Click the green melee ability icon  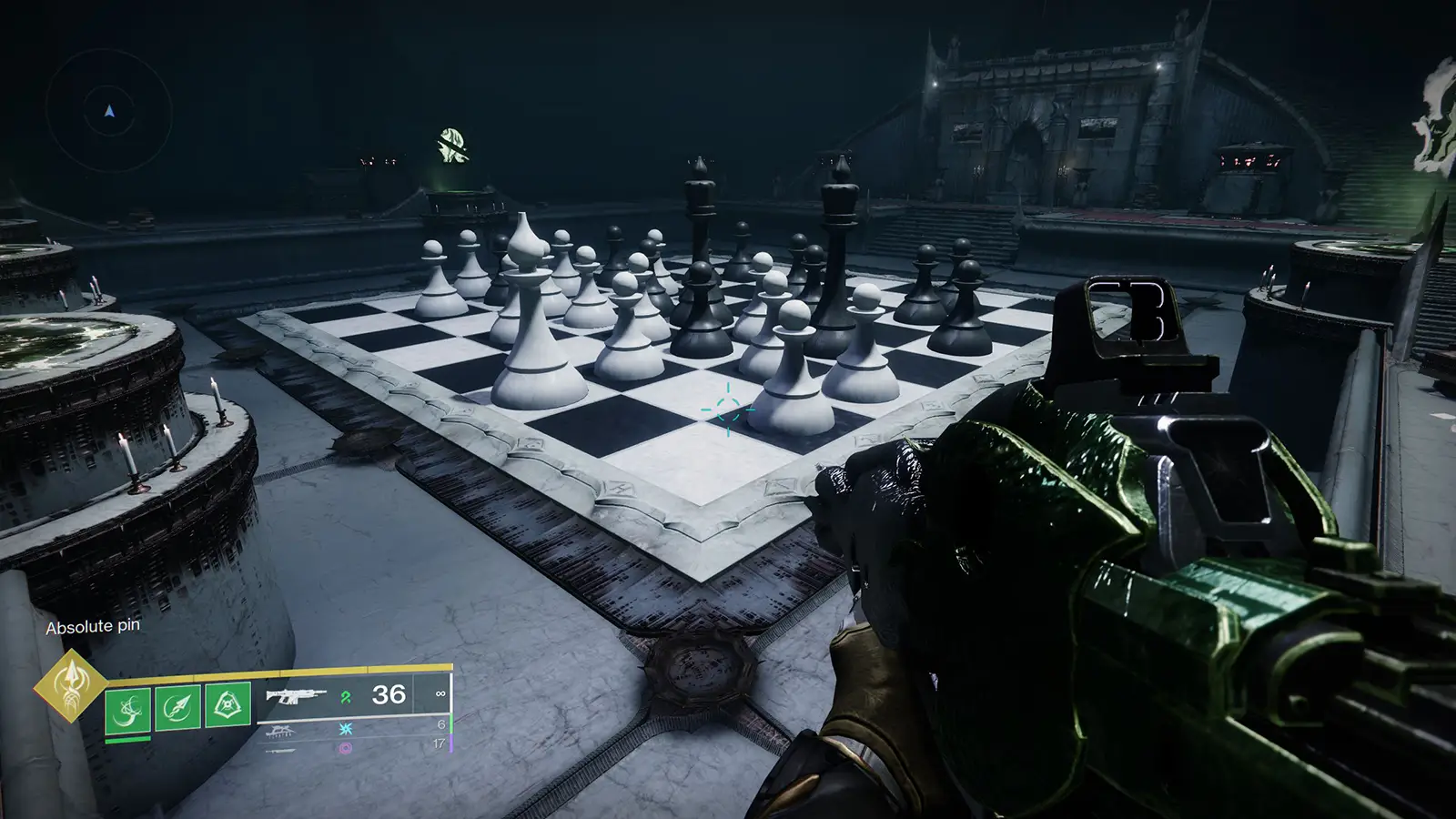tap(126, 709)
